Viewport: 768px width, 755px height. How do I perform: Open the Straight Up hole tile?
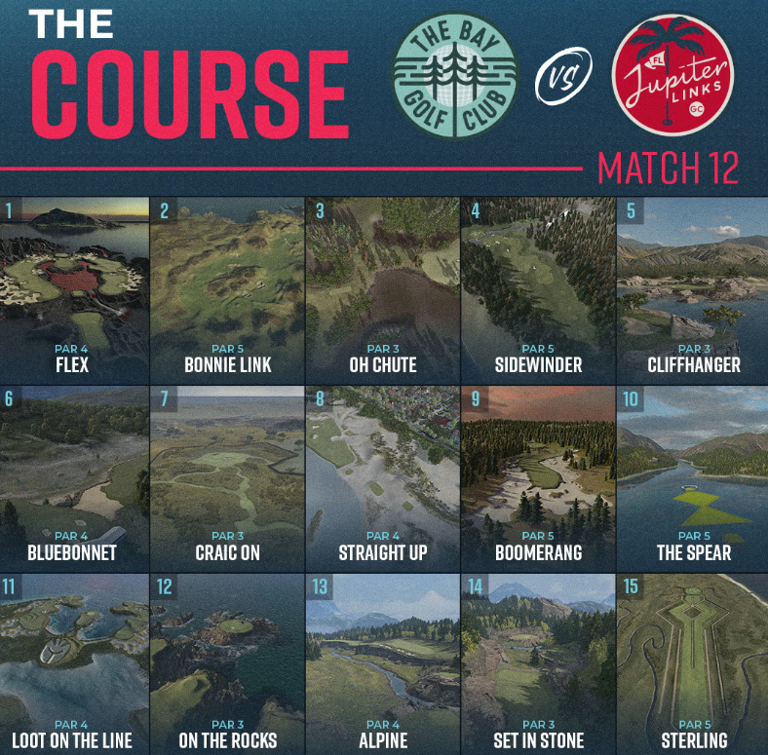click(x=383, y=478)
